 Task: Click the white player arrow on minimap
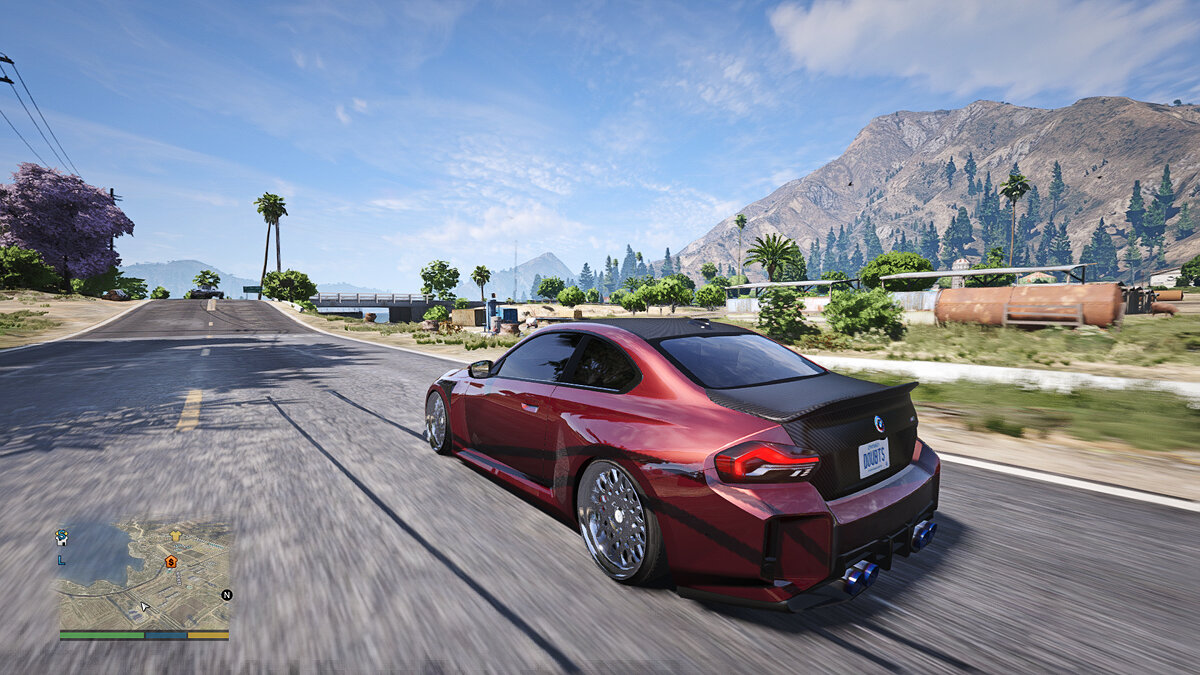[145, 606]
